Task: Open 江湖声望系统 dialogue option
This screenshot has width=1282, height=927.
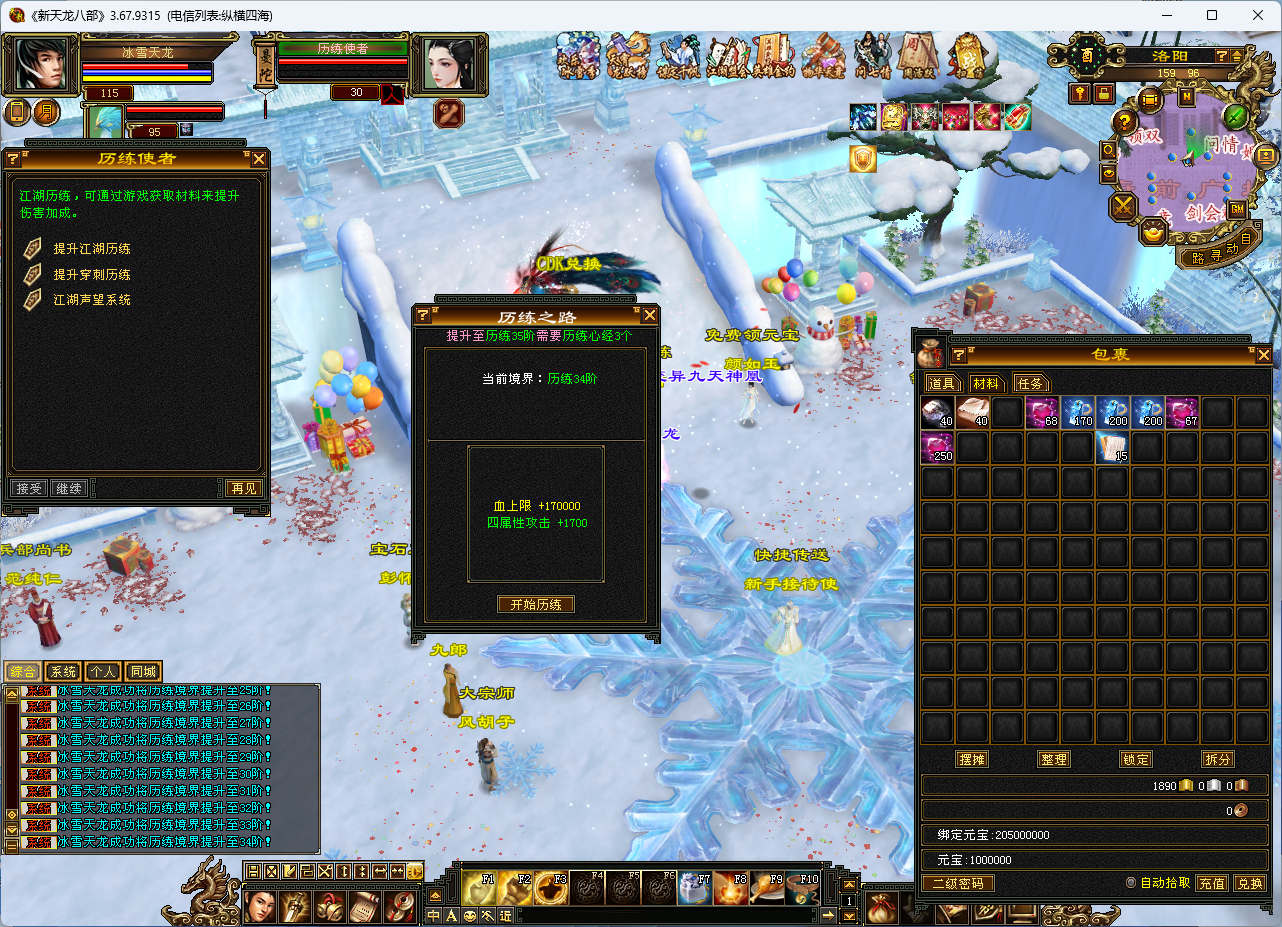Action: click(92, 299)
